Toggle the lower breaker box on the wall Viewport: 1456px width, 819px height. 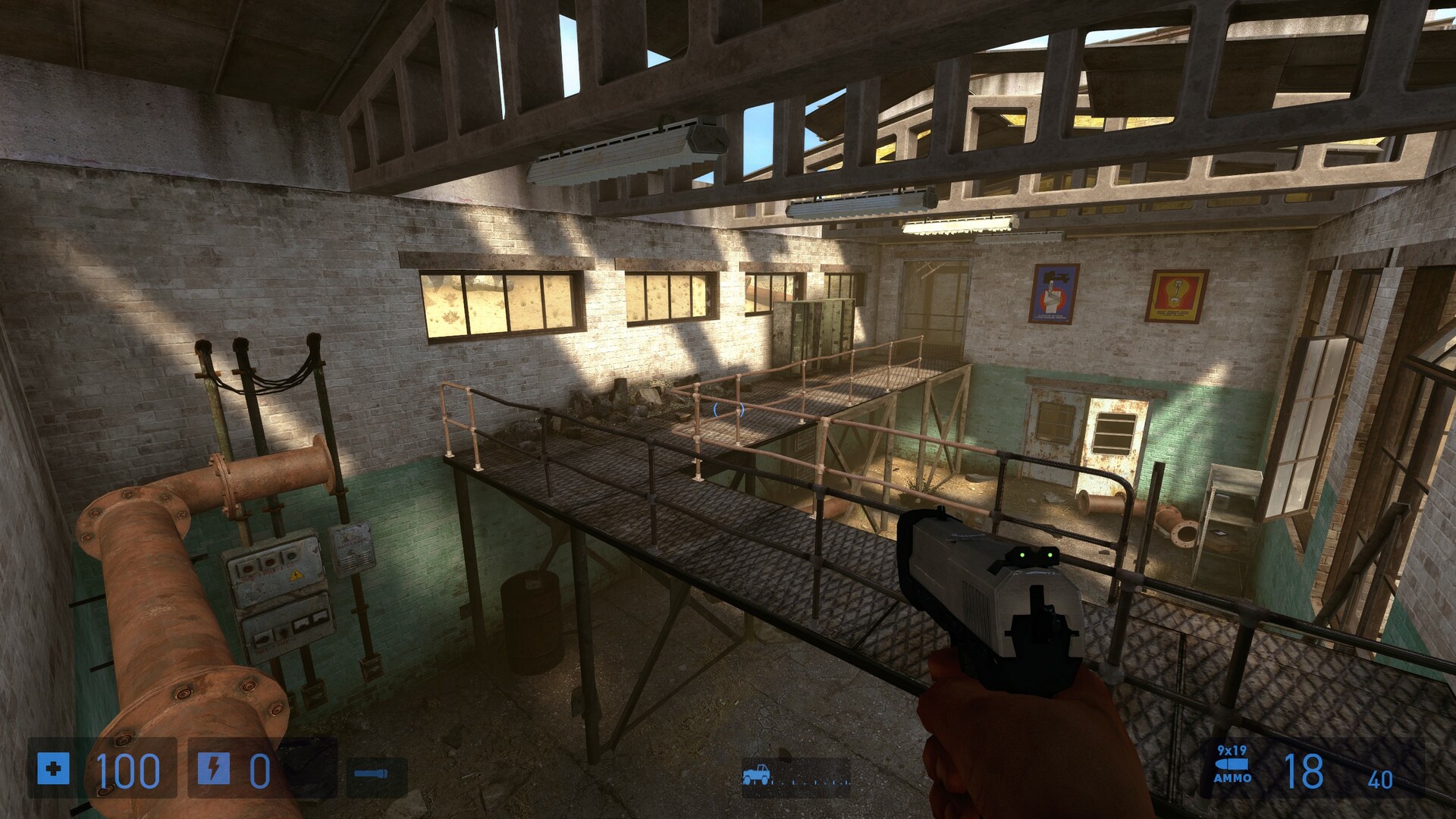[287, 629]
